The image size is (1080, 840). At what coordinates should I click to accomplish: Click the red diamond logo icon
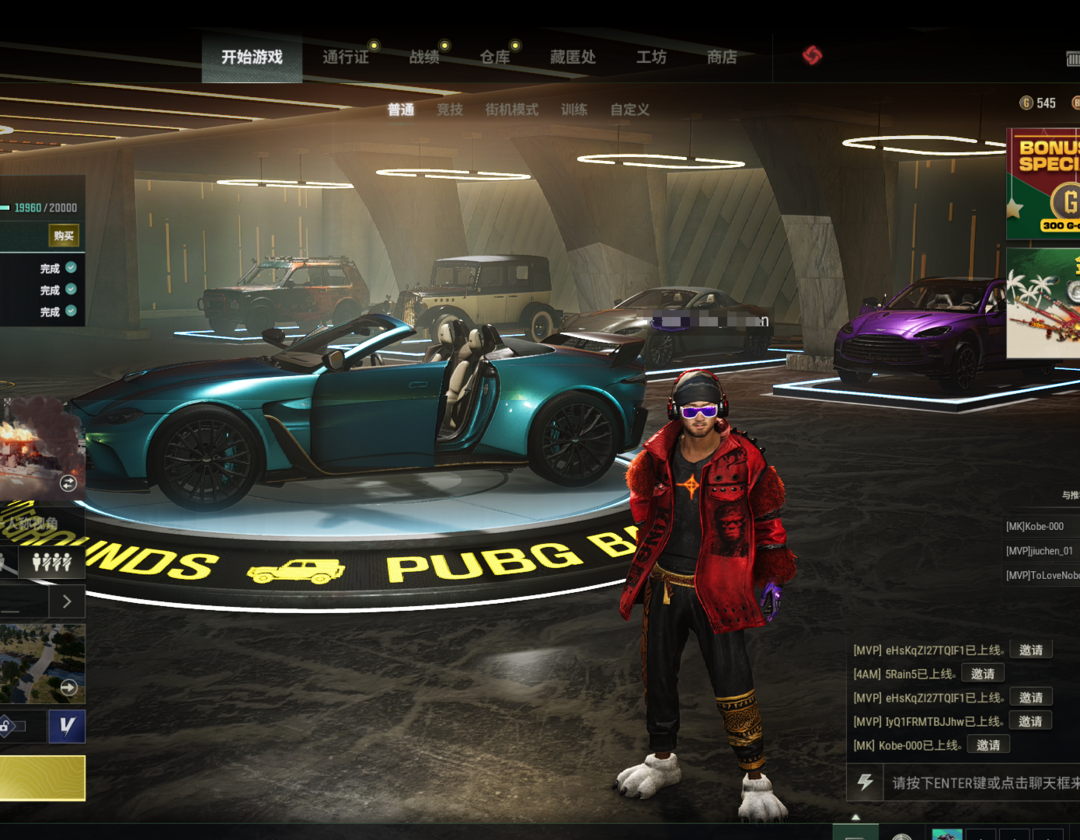pyautogui.click(x=812, y=56)
